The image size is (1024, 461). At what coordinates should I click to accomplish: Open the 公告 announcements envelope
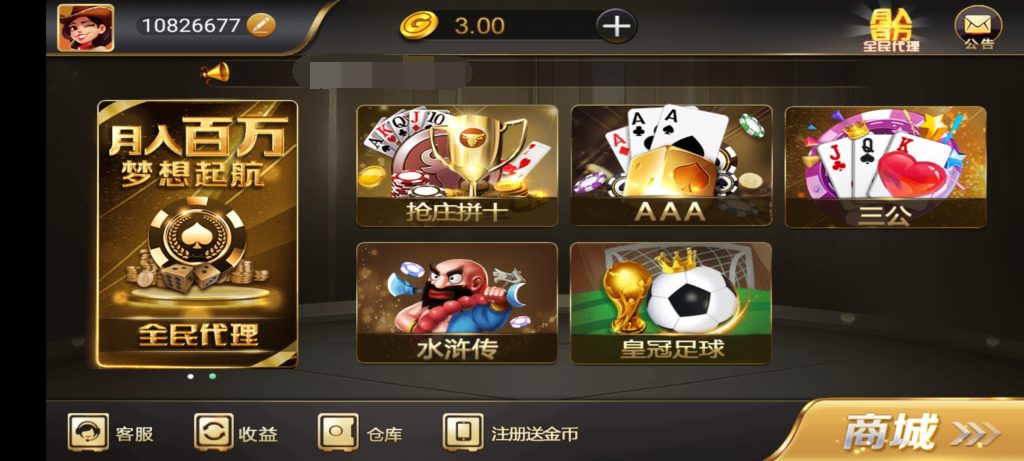pyautogui.click(x=978, y=28)
